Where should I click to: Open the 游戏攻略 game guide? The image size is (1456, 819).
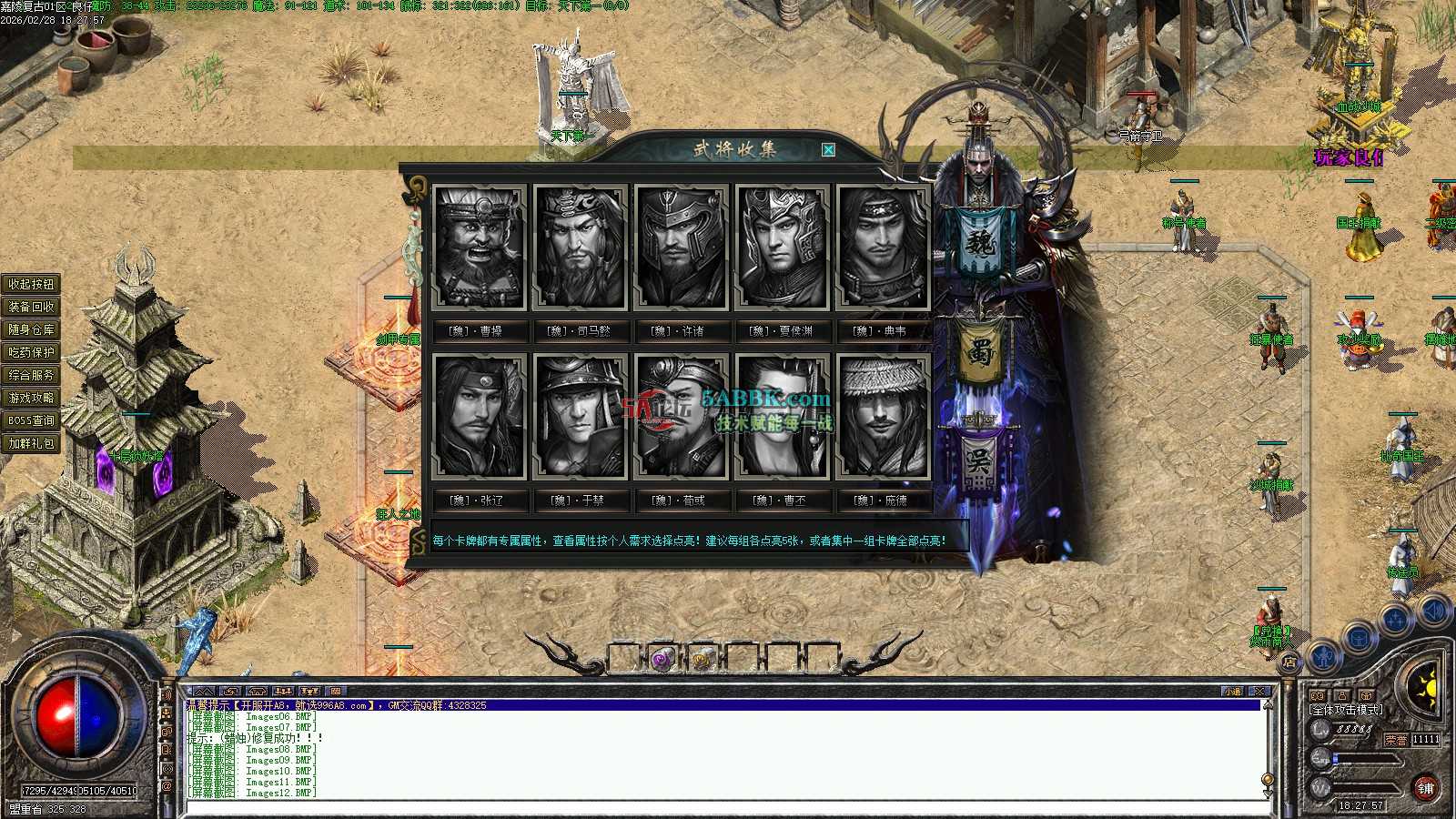click(x=32, y=398)
